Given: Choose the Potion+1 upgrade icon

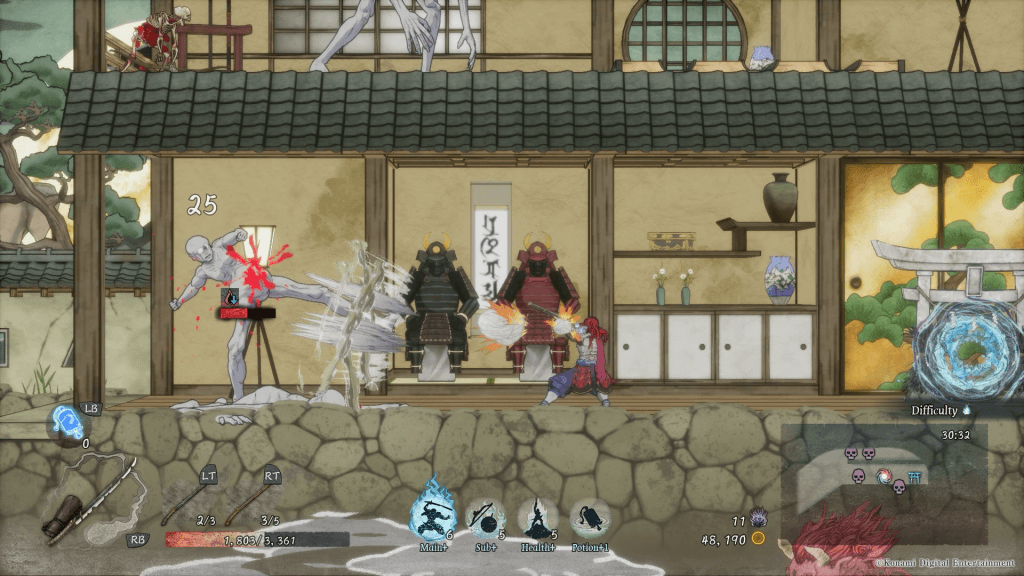Looking at the screenshot, I should [x=589, y=520].
